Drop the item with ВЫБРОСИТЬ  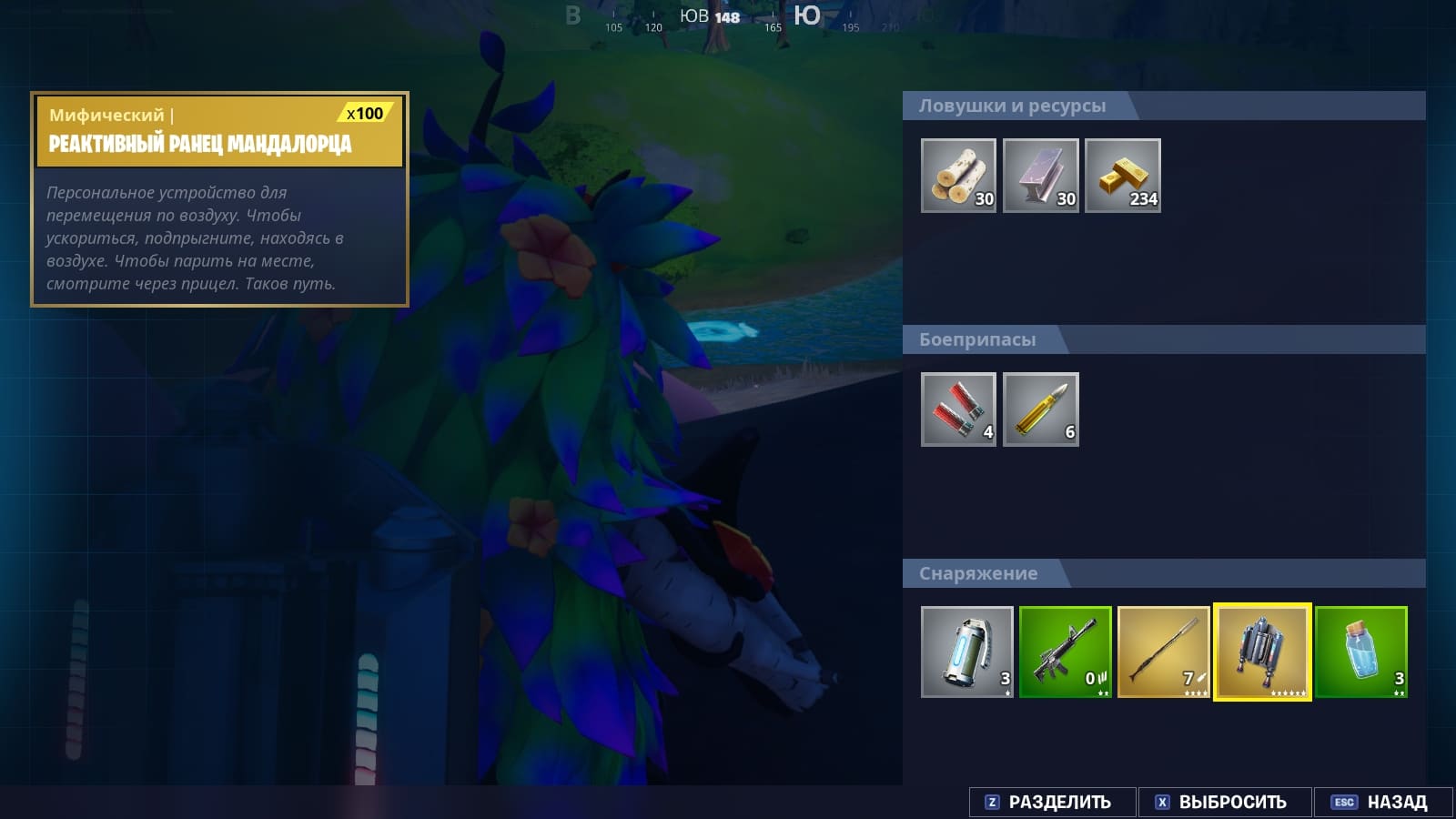point(1224,802)
